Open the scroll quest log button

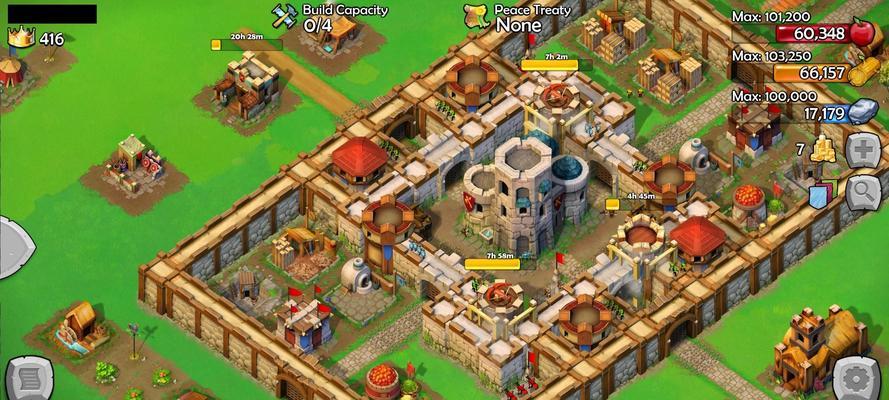(x=27, y=380)
